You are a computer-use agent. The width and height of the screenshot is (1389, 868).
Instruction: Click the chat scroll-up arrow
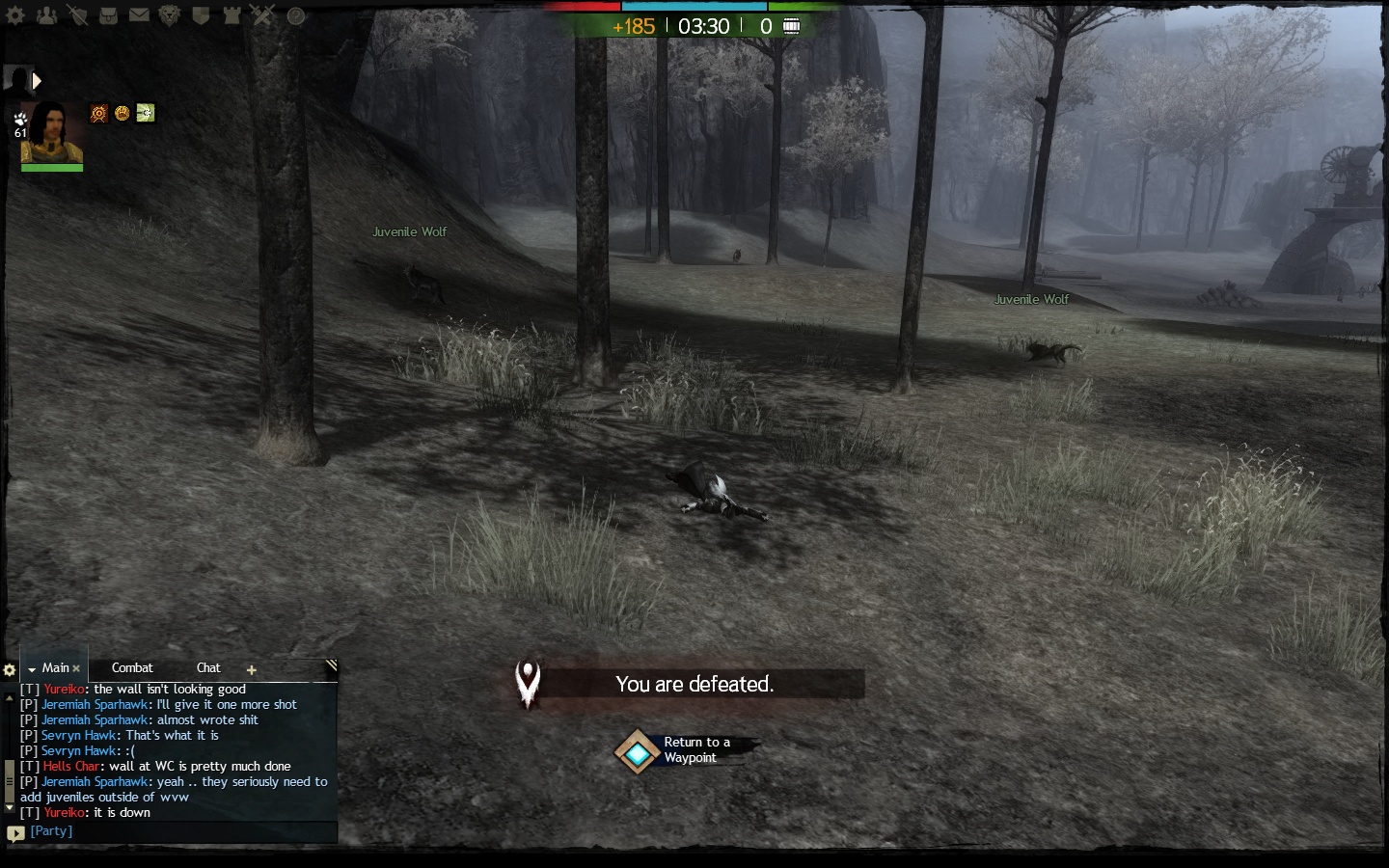coord(10,696)
